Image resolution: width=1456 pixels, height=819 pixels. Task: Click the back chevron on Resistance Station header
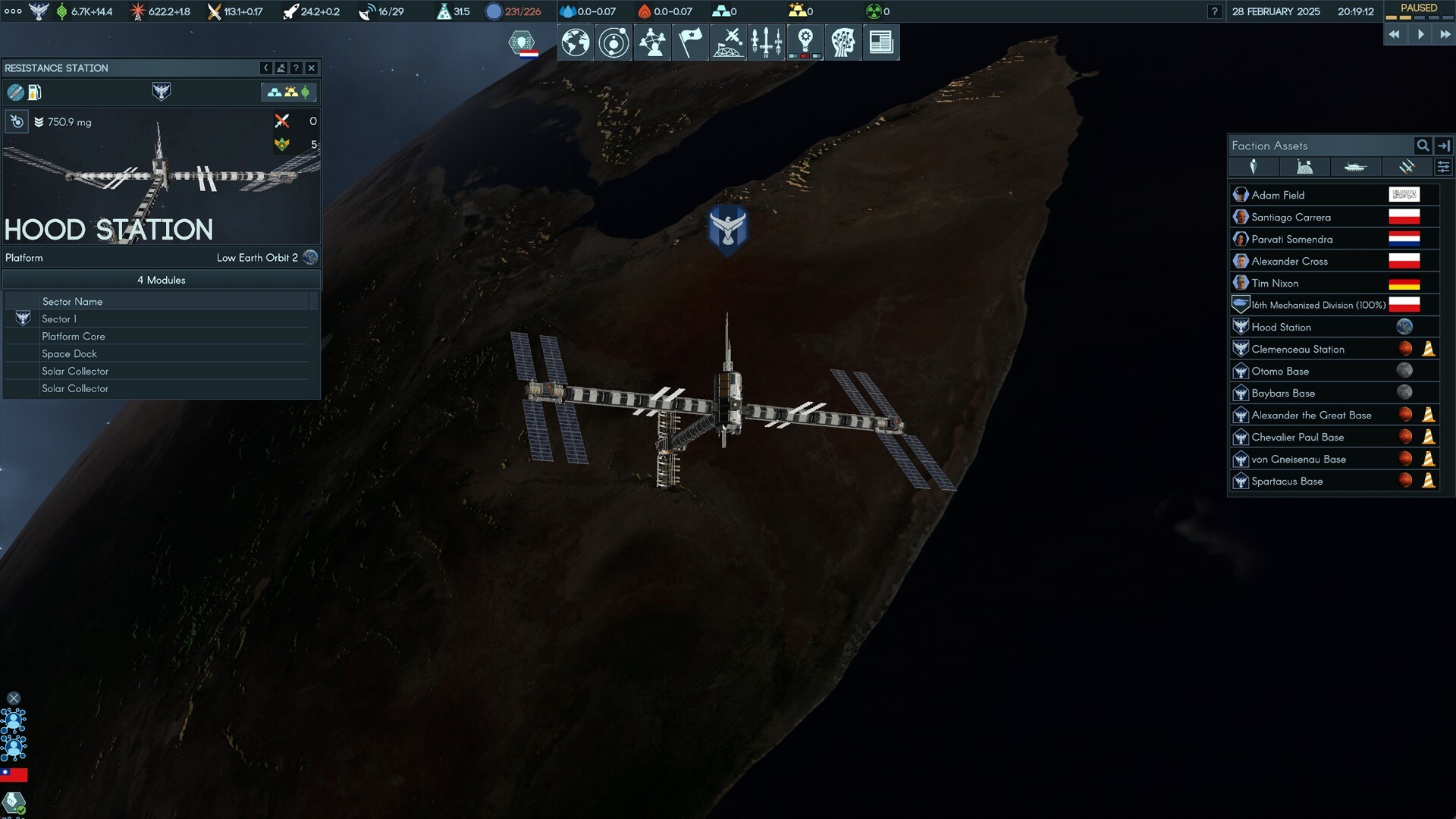pos(265,68)
